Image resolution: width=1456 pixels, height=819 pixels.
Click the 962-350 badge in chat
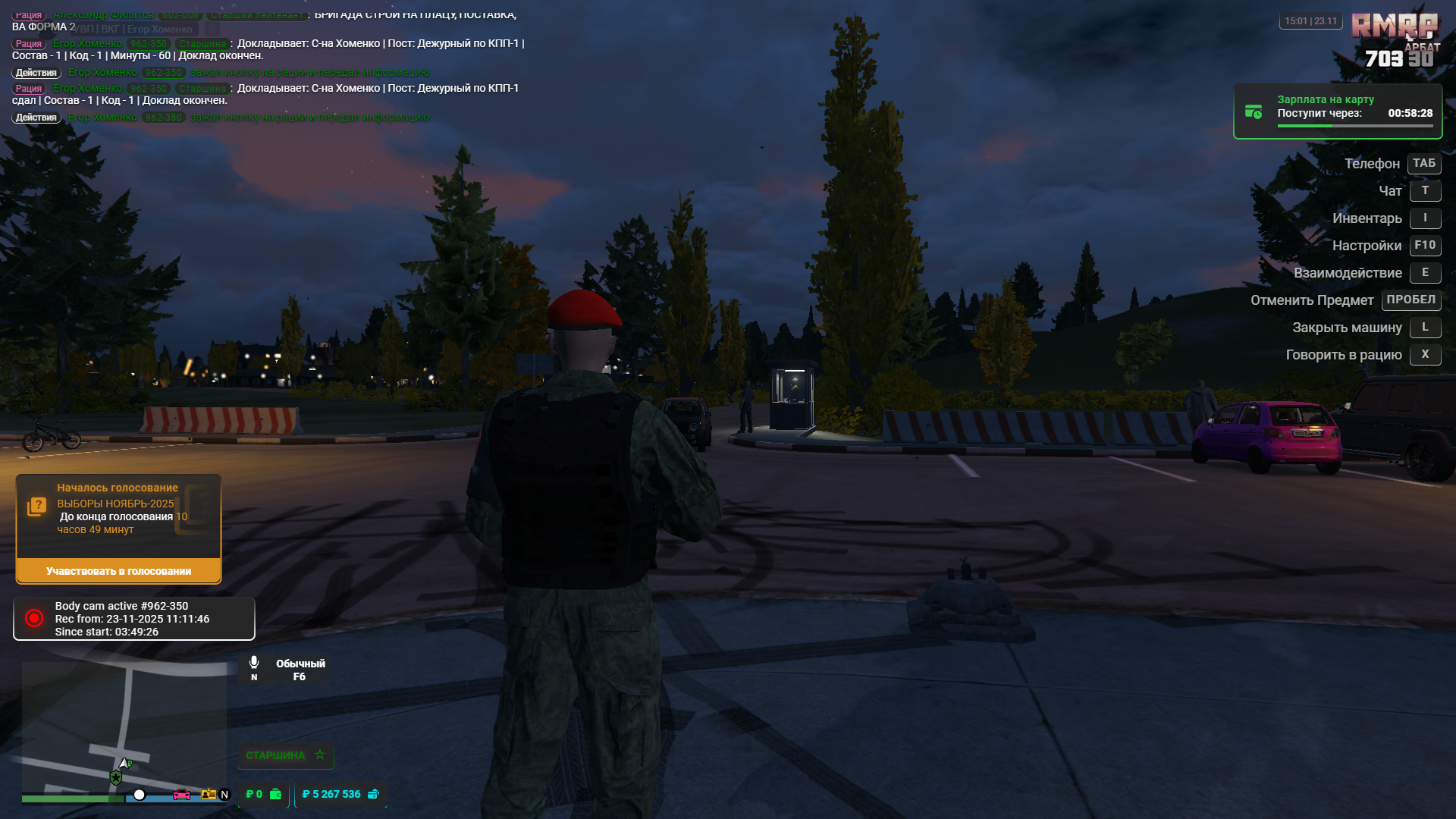click(x=149, y=43)
